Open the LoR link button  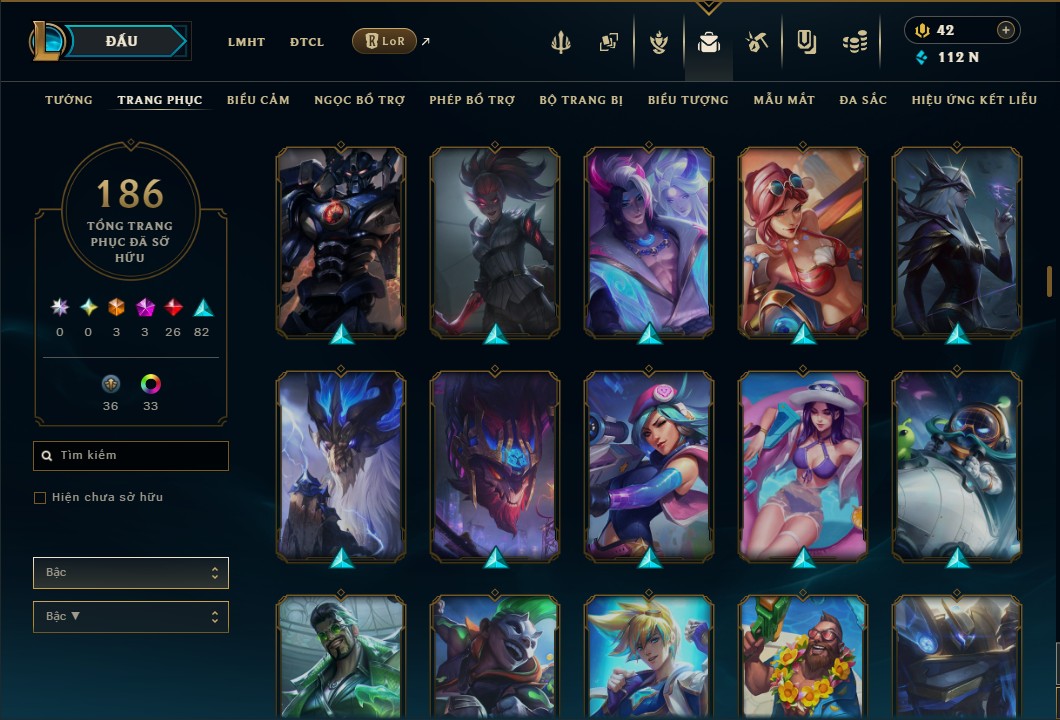point(384,41)
